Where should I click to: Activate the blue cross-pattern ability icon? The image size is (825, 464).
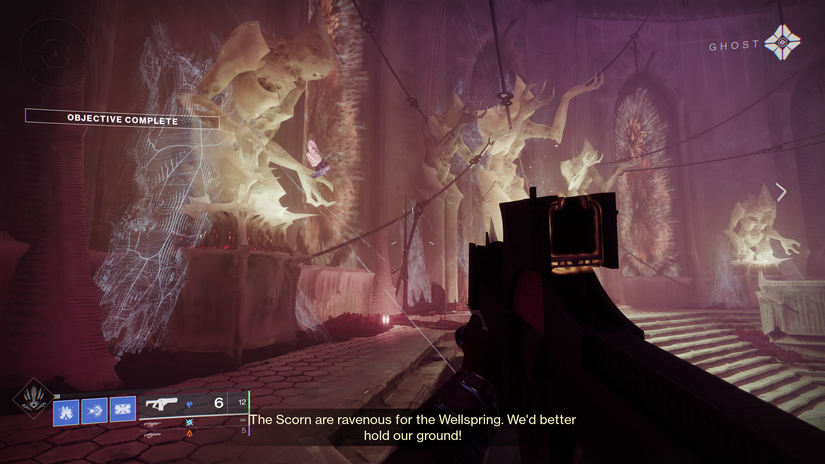tap(123, 409)
